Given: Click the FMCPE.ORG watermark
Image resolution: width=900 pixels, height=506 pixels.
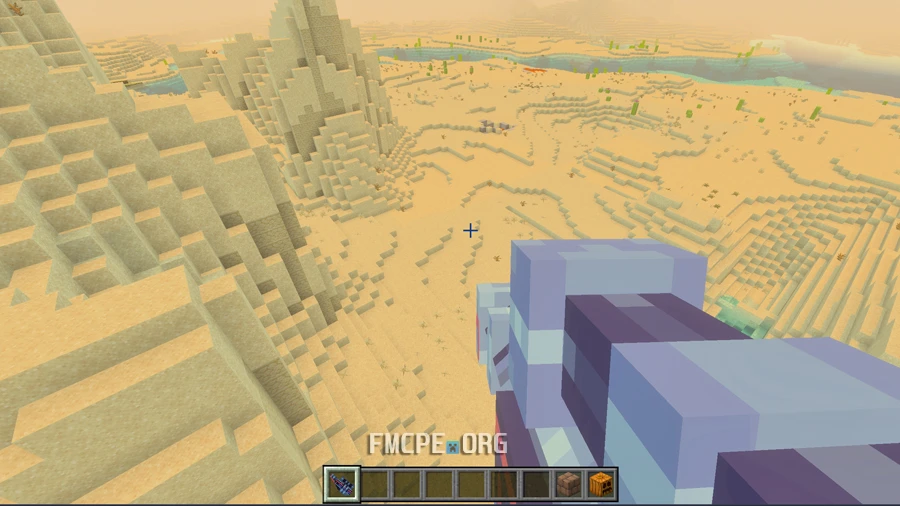Looking at the screenshot, I should click(437, 444).
